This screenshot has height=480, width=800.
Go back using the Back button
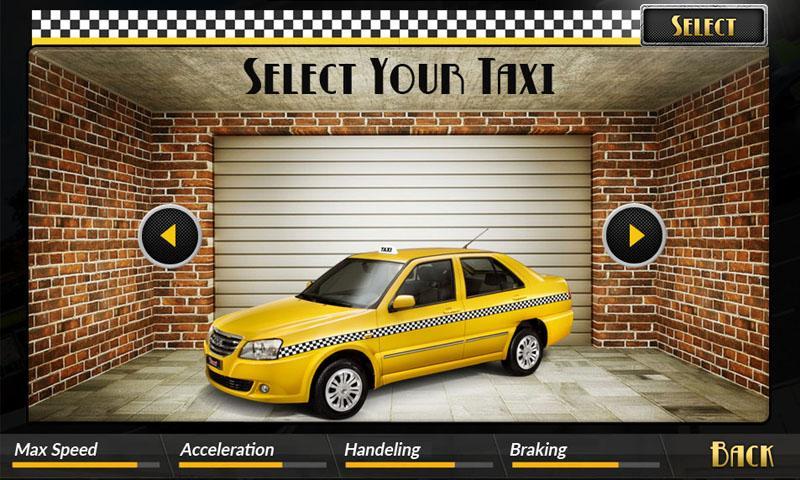(742, 454)
